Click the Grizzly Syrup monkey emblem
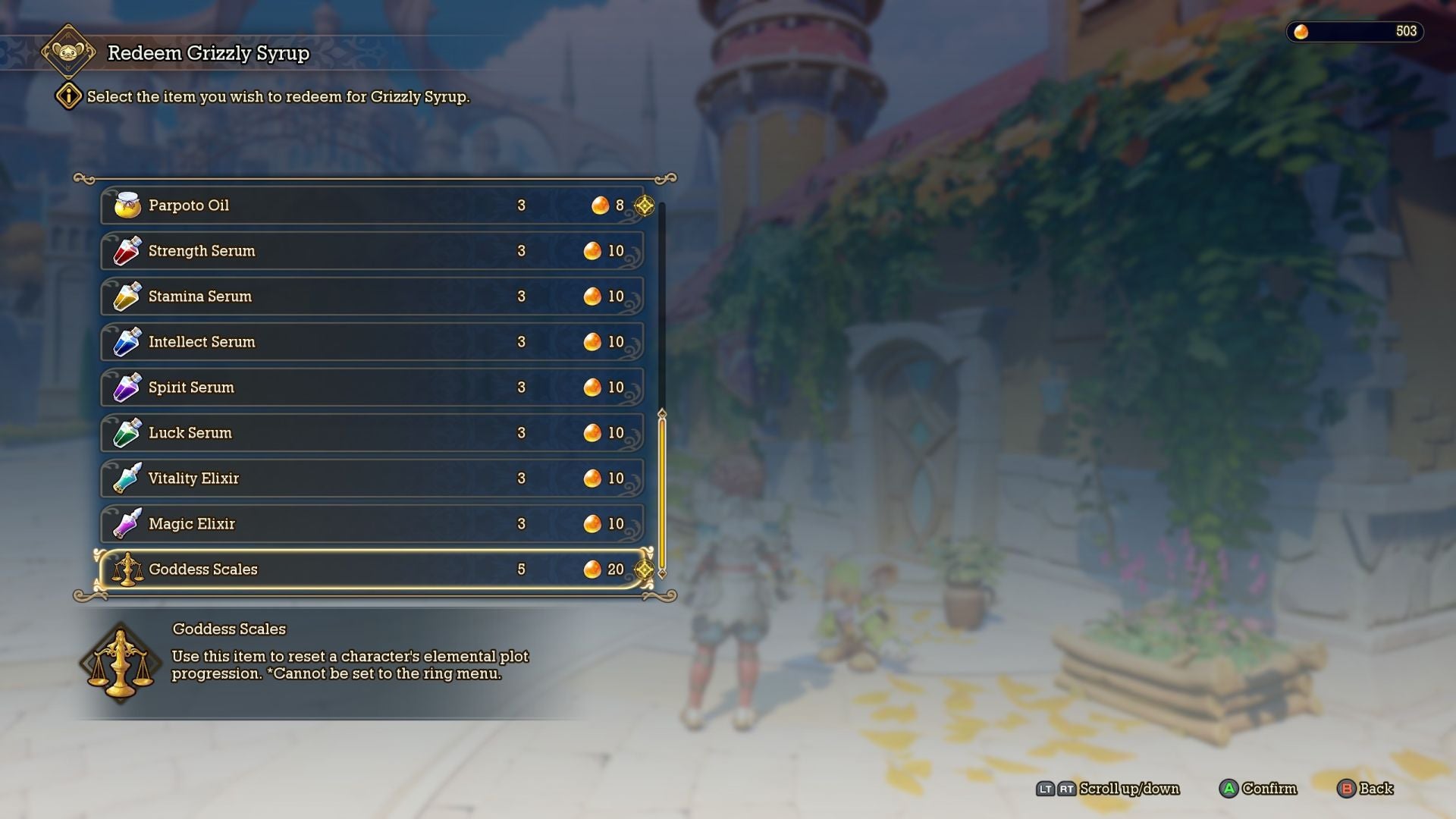 (70, 53)
